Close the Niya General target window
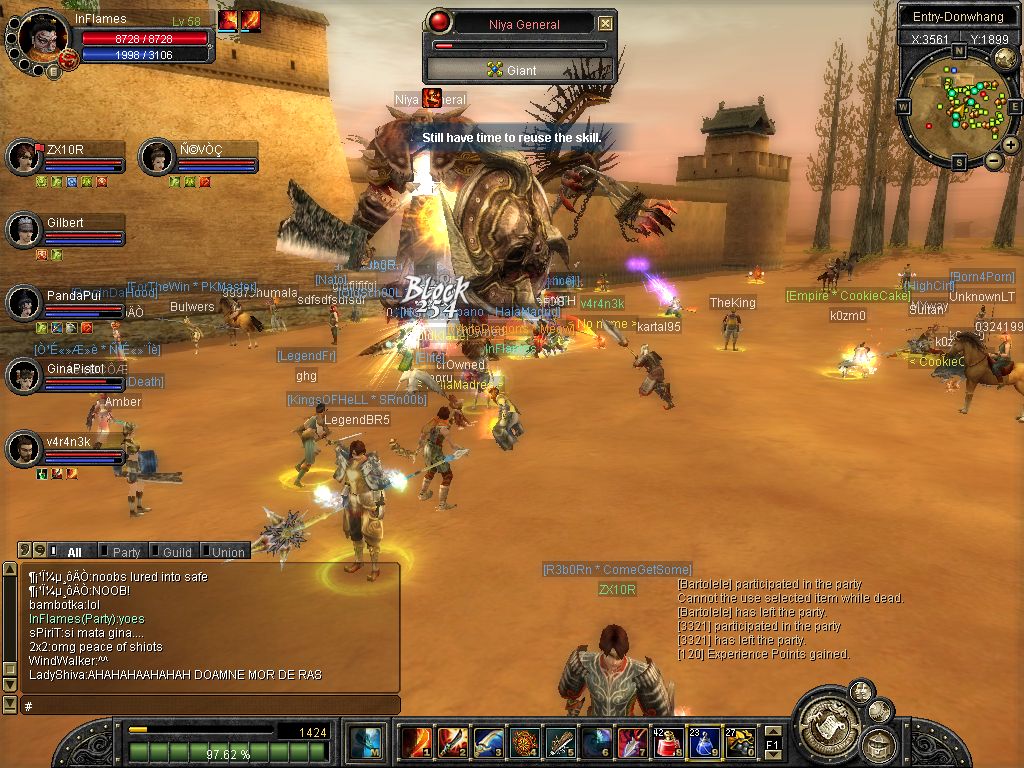Viewport: 1024px width, 768px height. [x=606, y=23]
